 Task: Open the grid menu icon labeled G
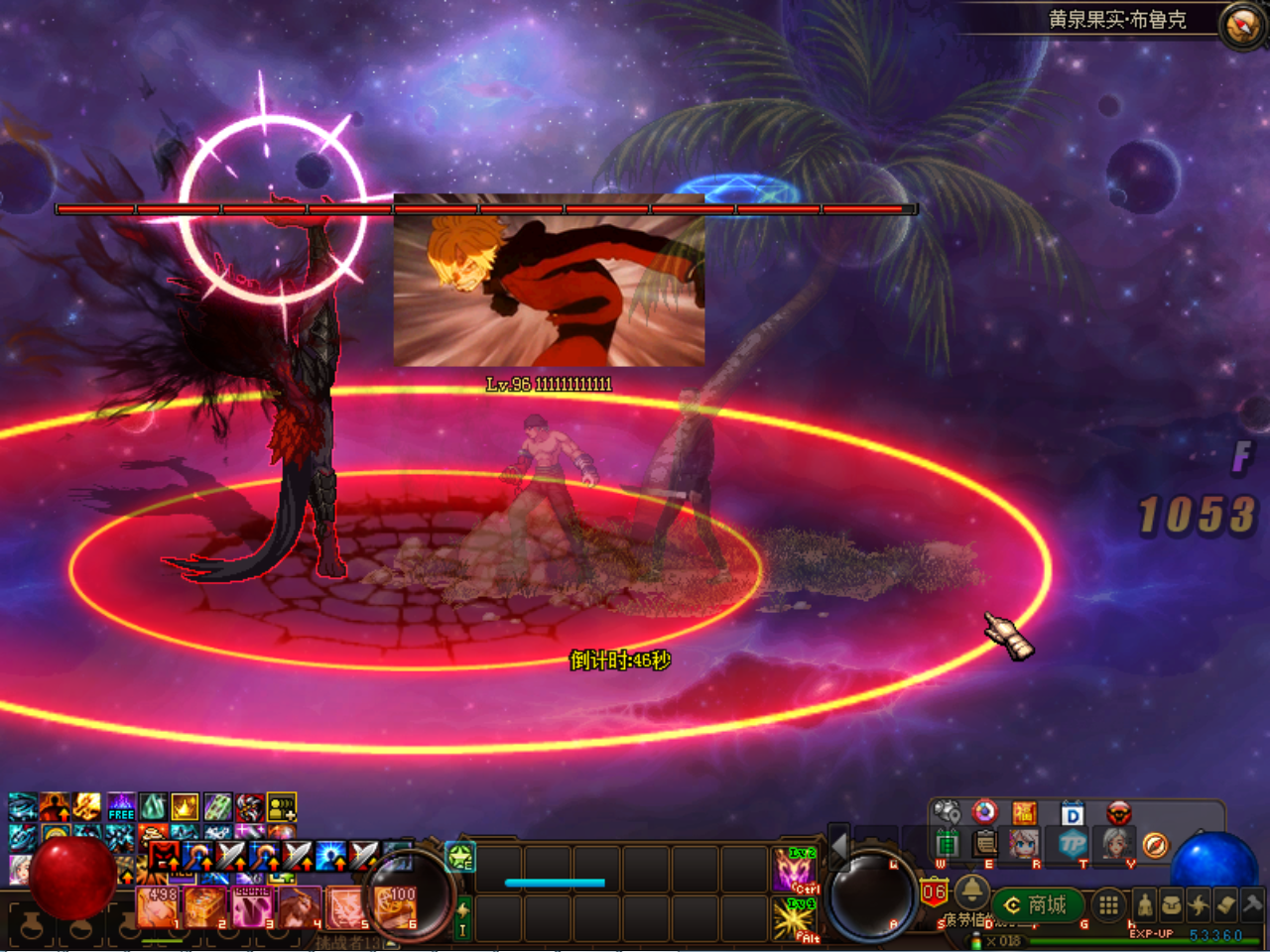[1108, 904]
